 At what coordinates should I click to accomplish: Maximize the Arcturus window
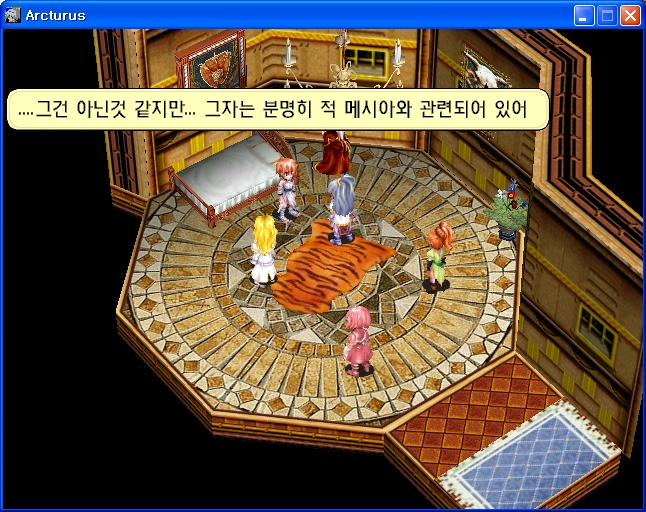(607, 15)
